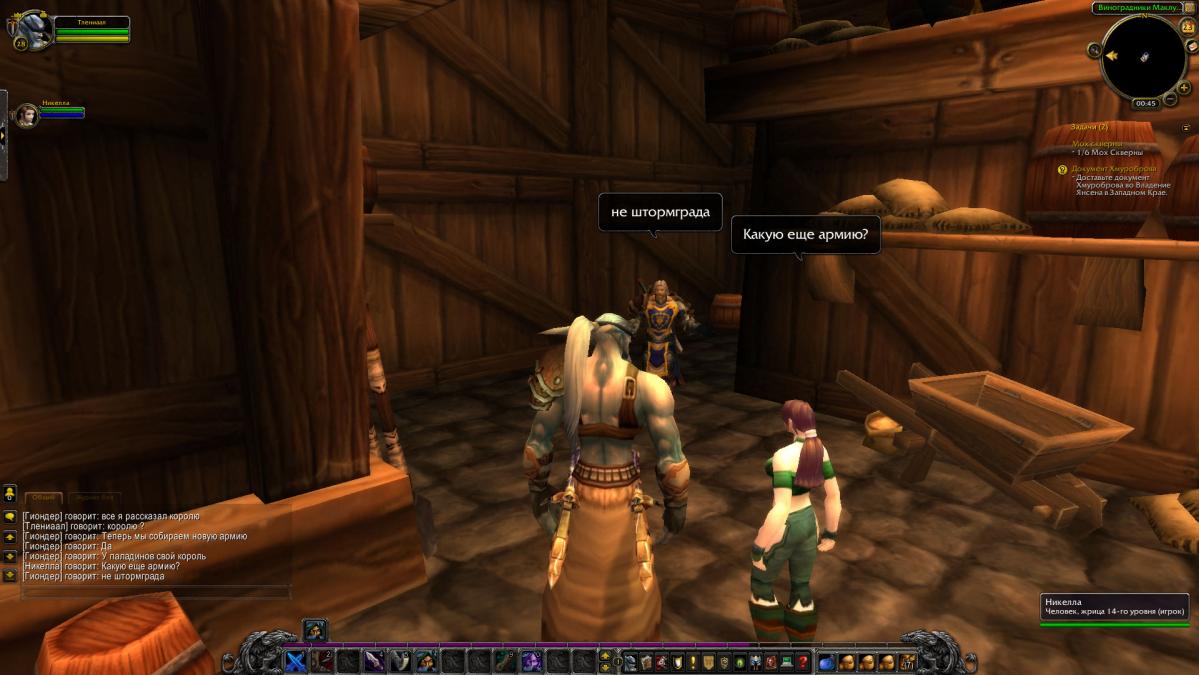This screenshot has height=675, width=1199.
Task: Open the help question mark menu
Action: click(x=802, y=661)
